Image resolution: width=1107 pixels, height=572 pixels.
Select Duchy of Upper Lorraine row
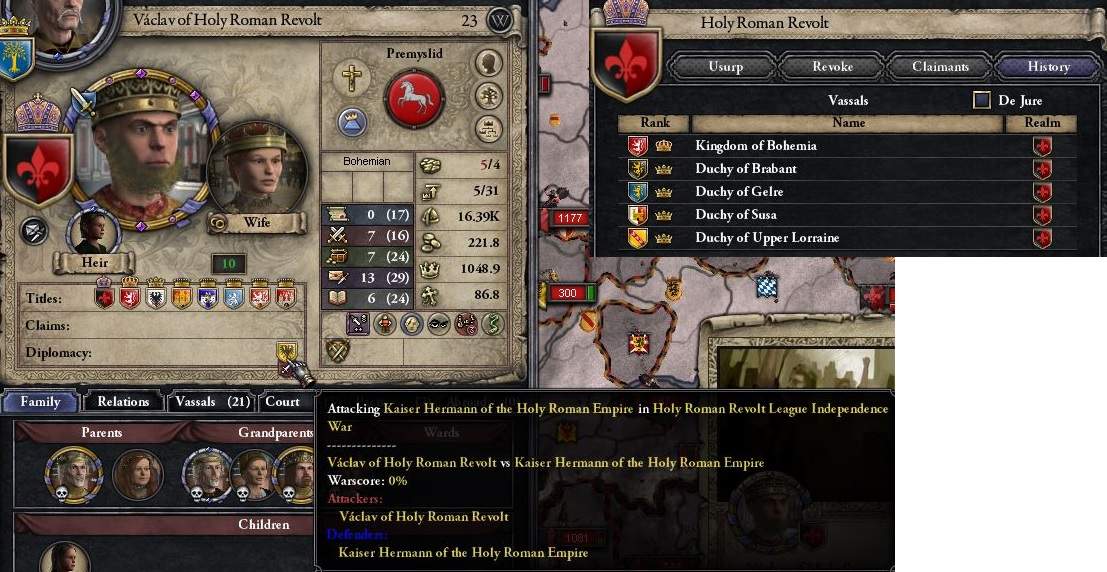click(x=767, y=238)
